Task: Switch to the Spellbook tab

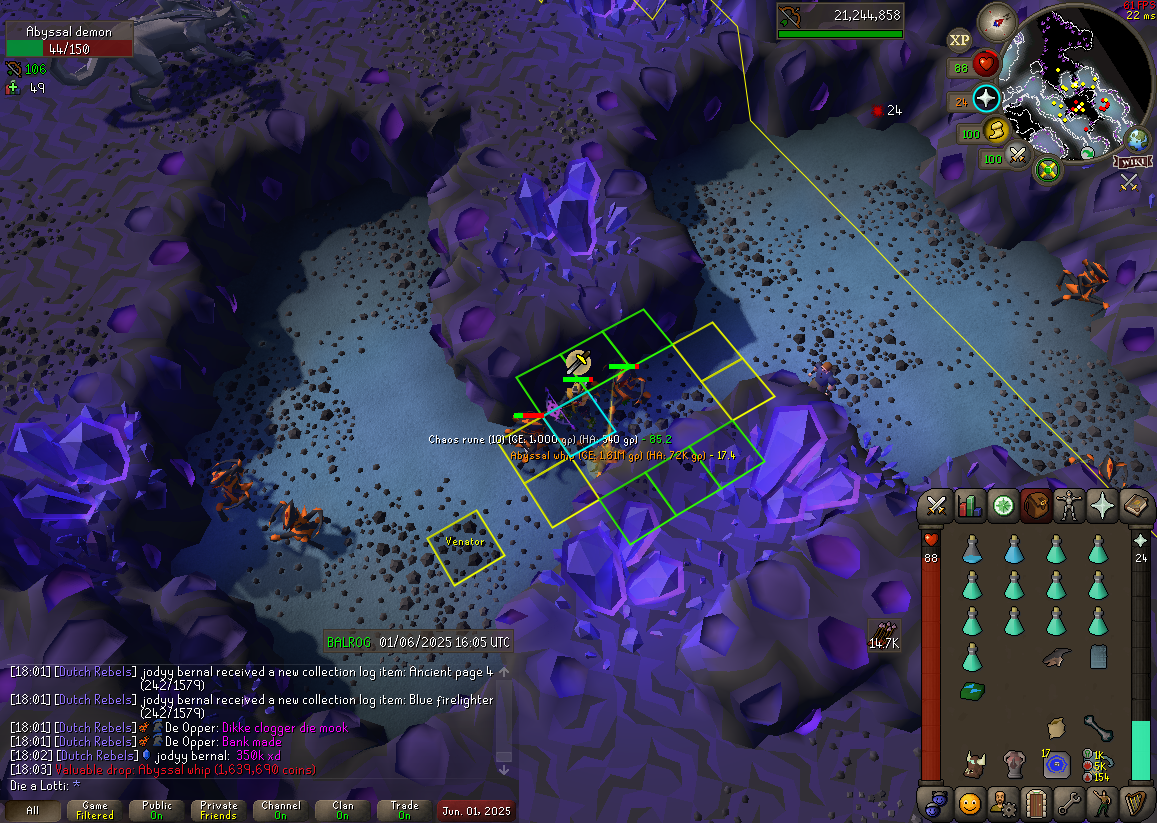Action: click(x=1137, y=506)
